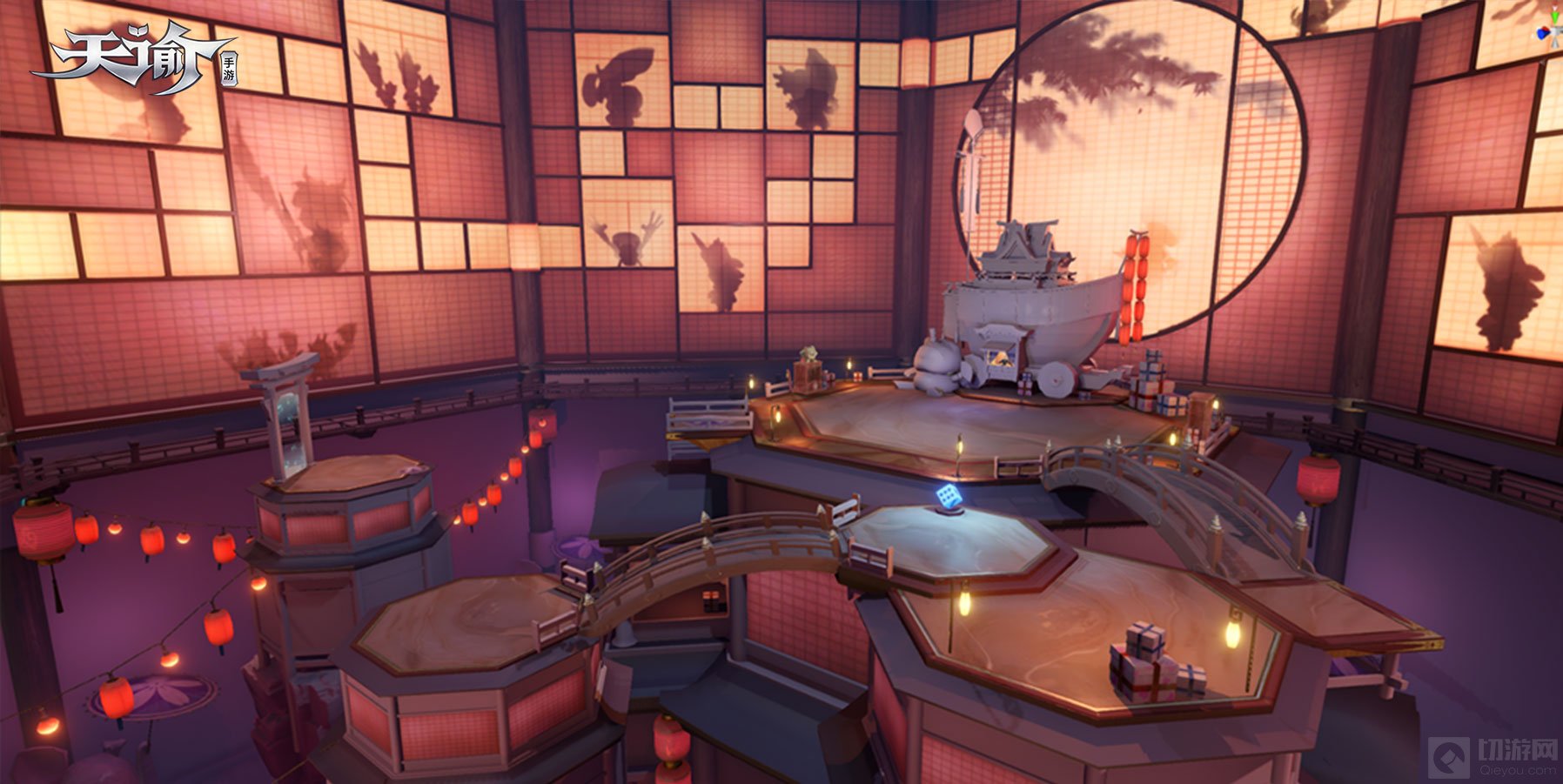Click the blue axis cone on orientation gizmo
Screen dimensions: 1563x784
[1542, 34]
